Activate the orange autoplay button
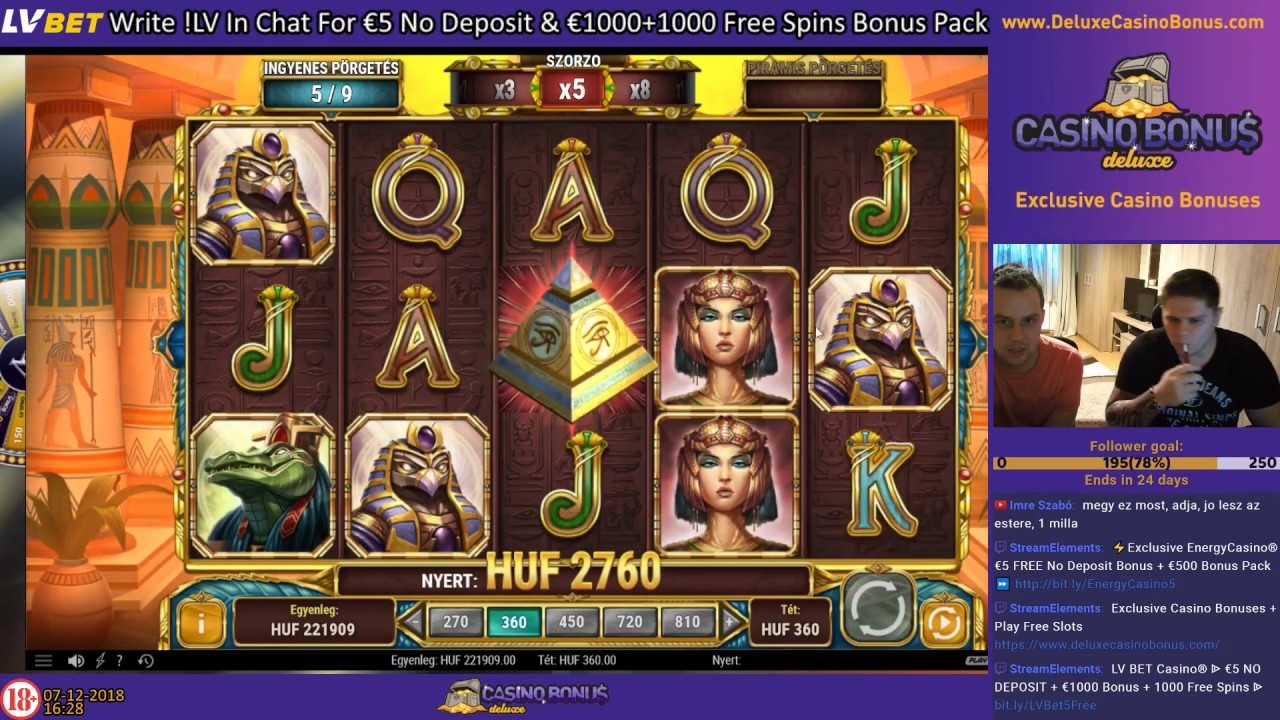This screenshot has height=720, width=1280. point(943,623)
